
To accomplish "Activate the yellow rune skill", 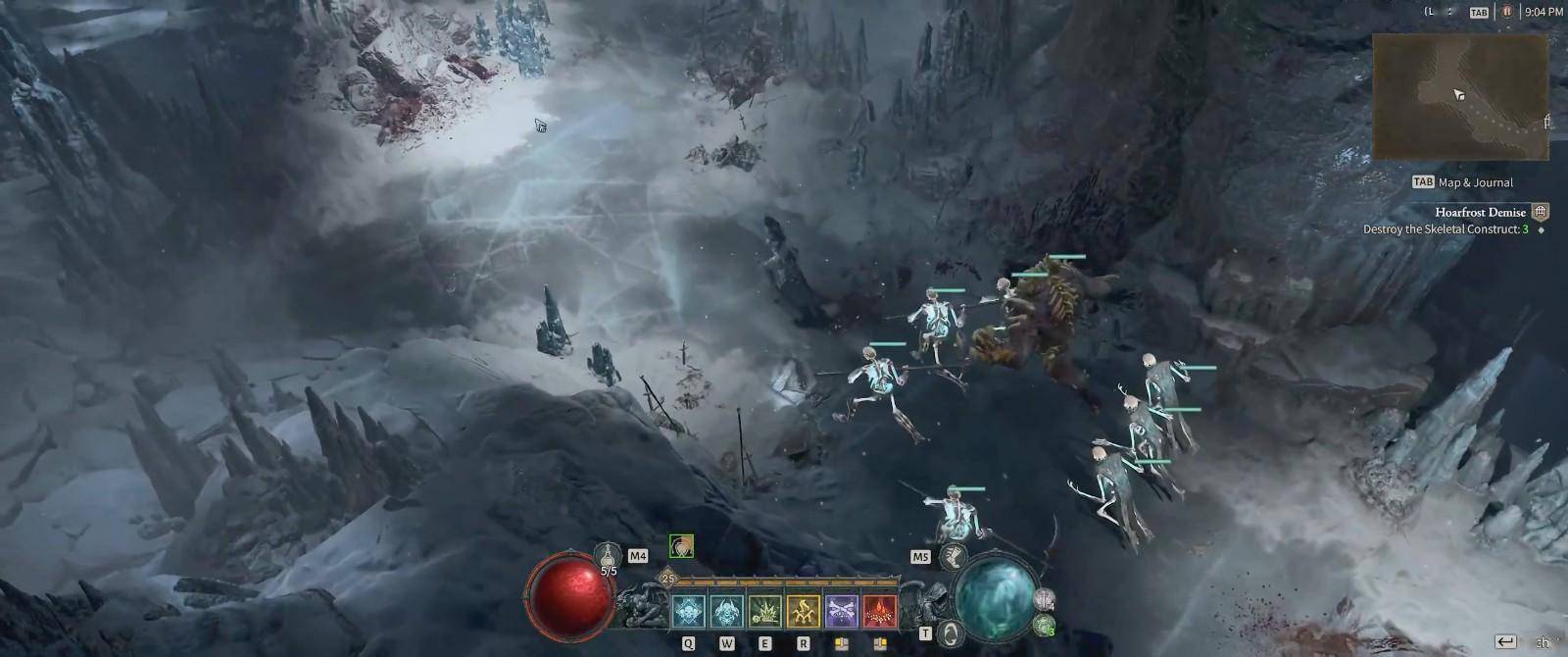I will 803,611.
